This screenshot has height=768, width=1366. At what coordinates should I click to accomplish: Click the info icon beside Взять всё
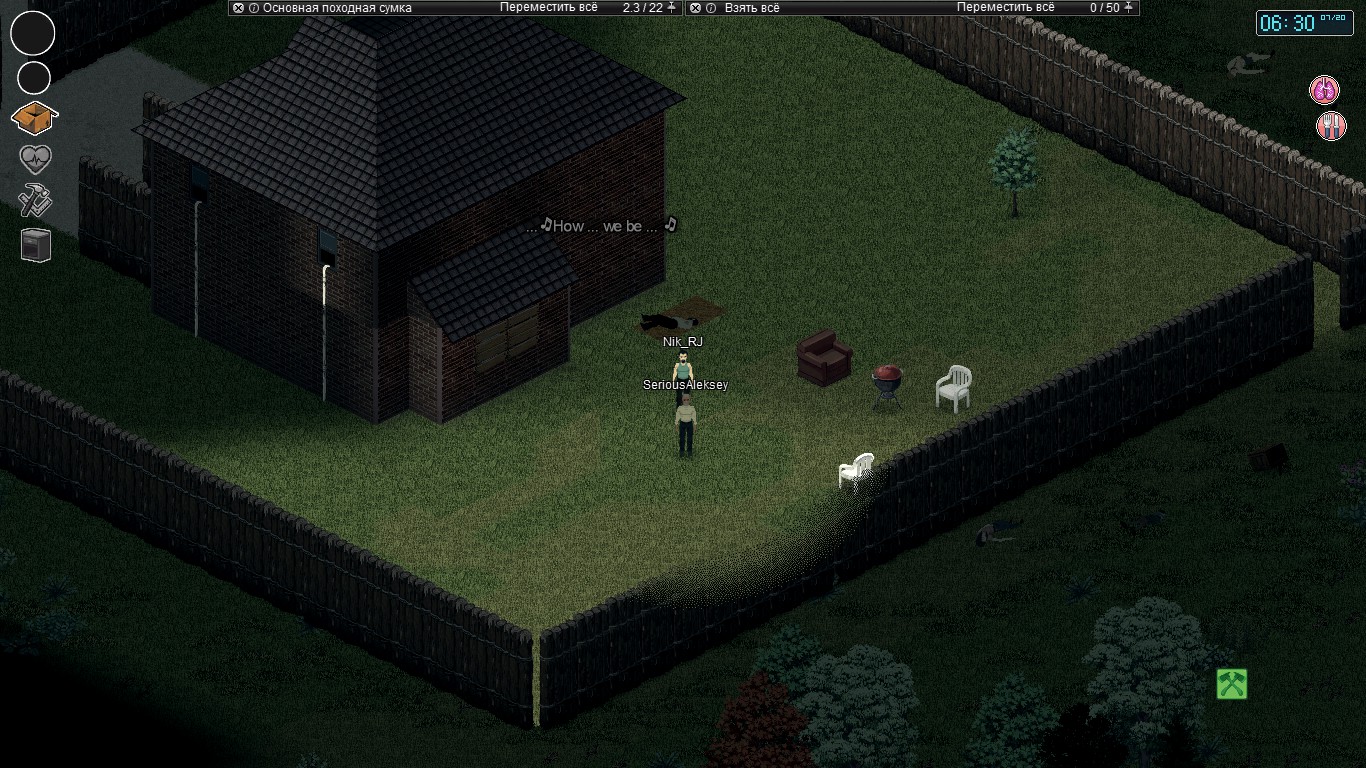[x=710, y=8]
